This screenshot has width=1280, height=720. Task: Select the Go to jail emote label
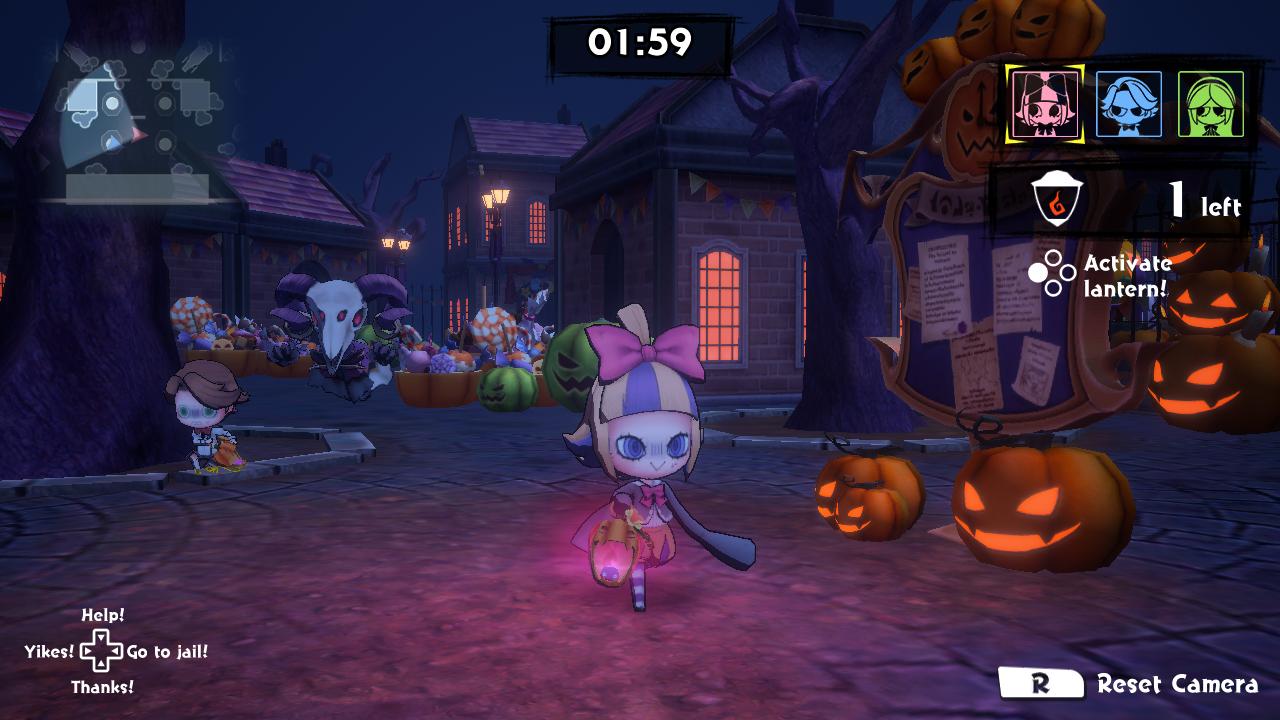[x=168, y=651]
